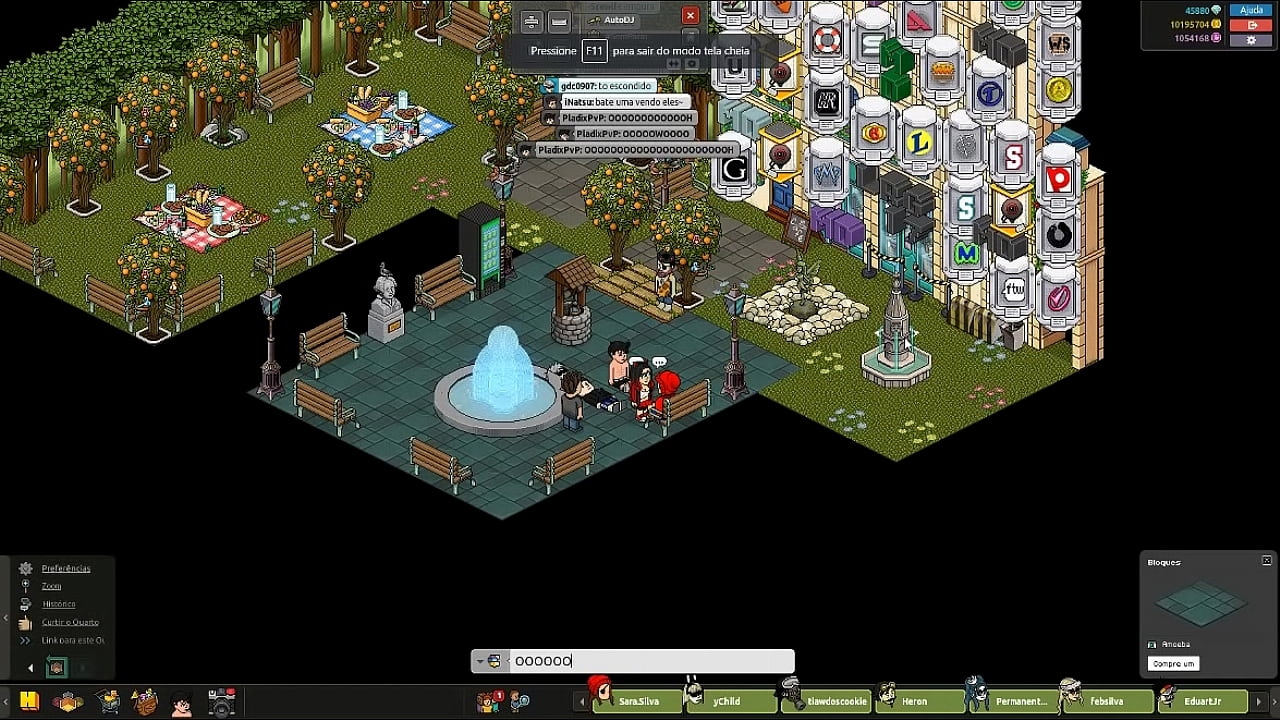Open the Ajuda help button

(1251, 10)
